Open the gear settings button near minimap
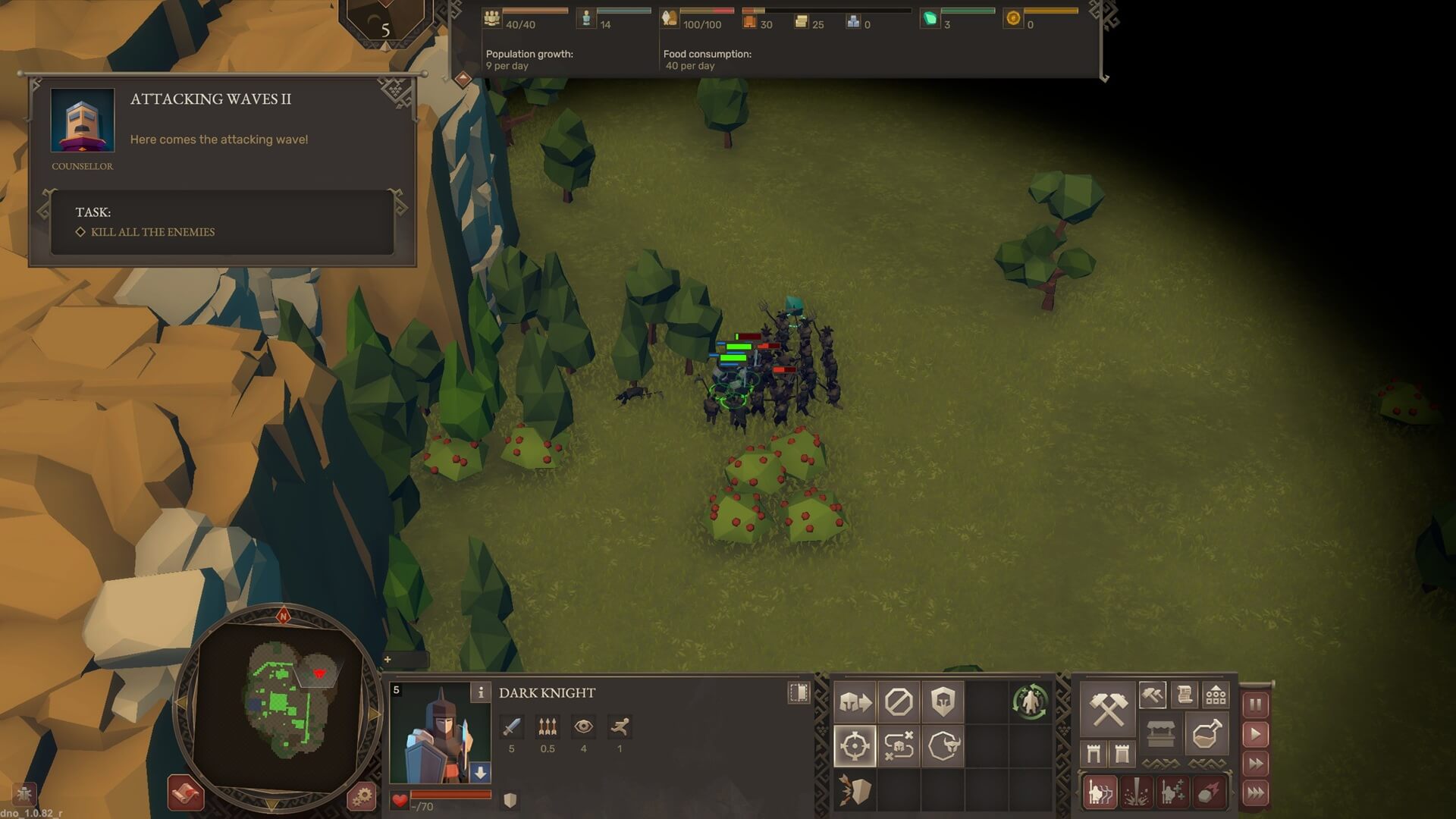The height and width of the screenshot is (819, 1456). [x=362, y=796]
